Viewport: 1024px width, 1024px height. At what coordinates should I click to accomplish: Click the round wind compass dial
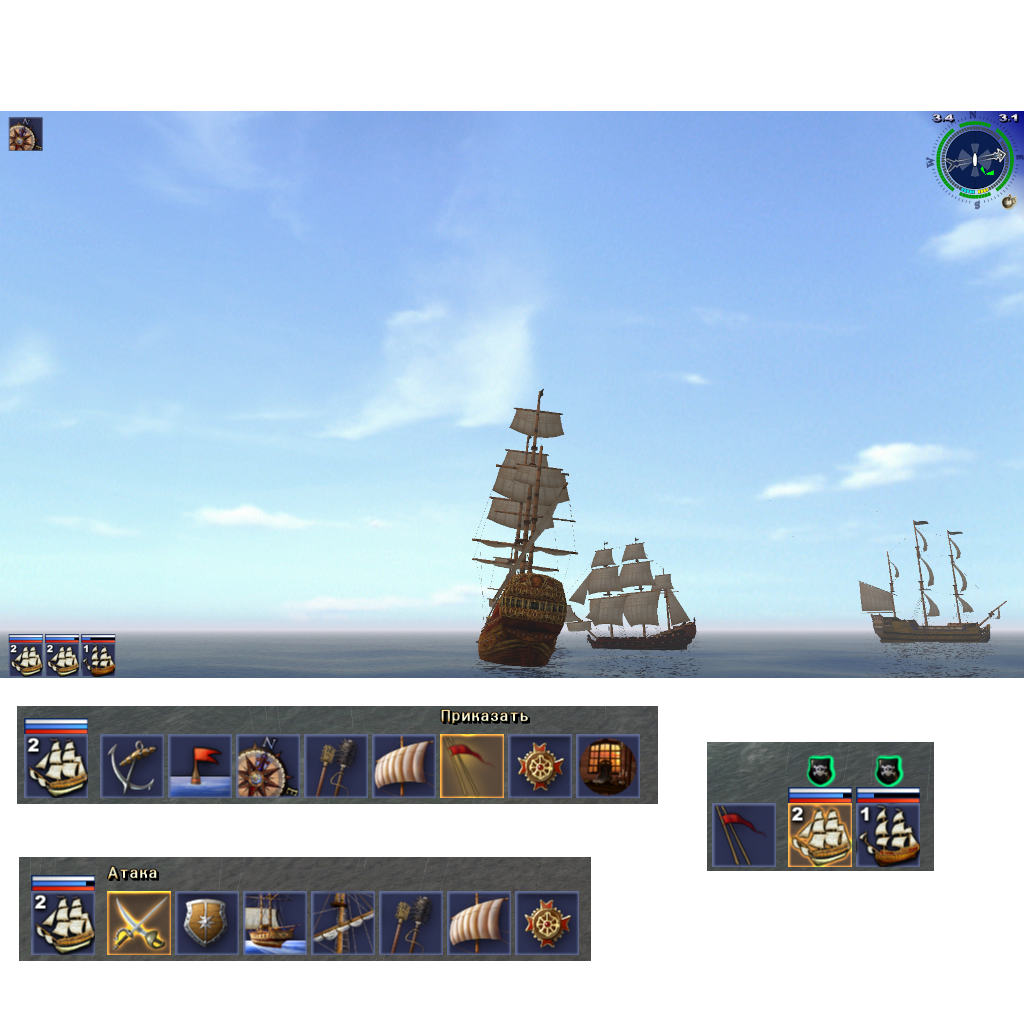(x=975, y=160)
